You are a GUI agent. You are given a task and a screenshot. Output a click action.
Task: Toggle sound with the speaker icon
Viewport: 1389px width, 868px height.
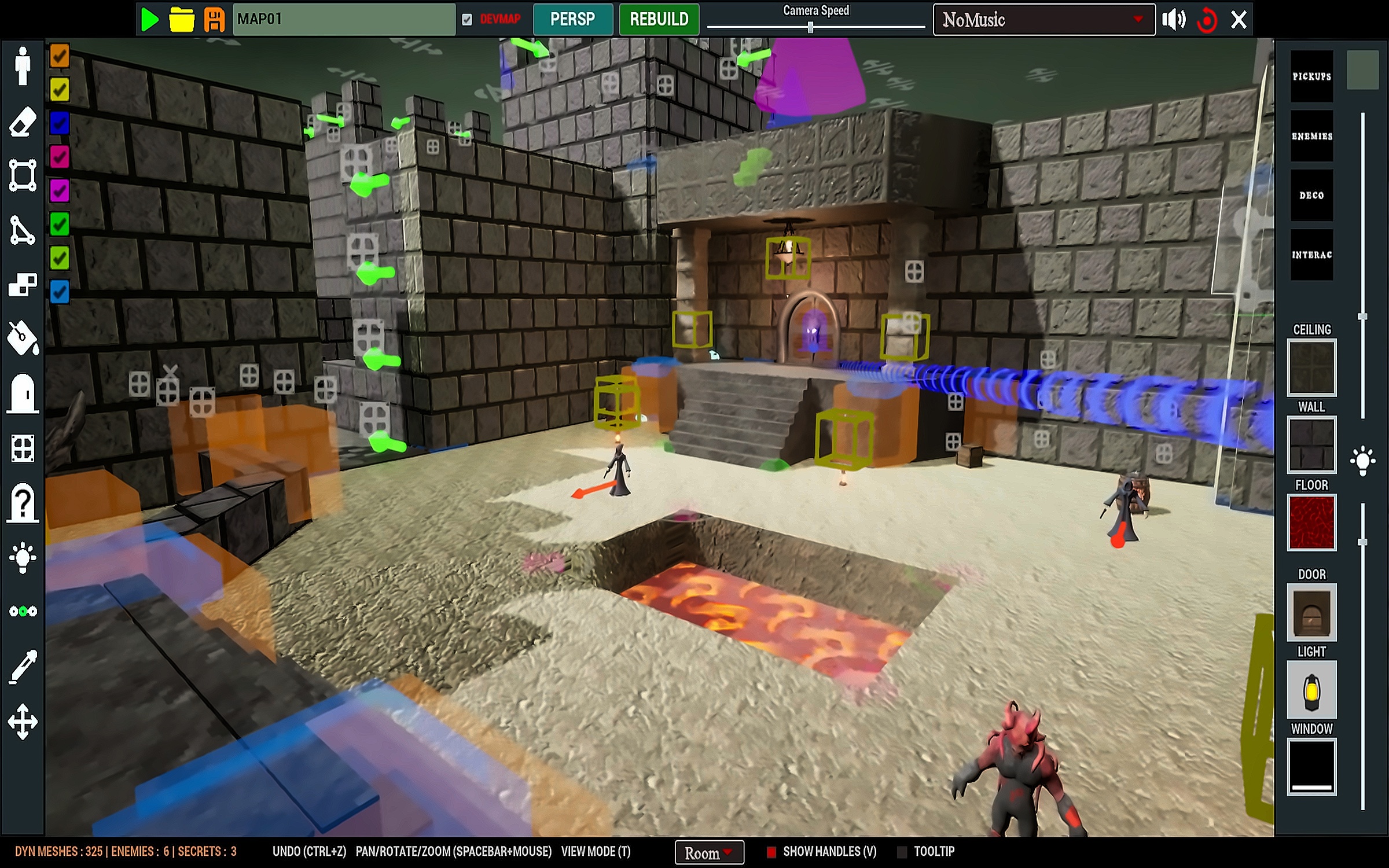tap(1174, 20)
